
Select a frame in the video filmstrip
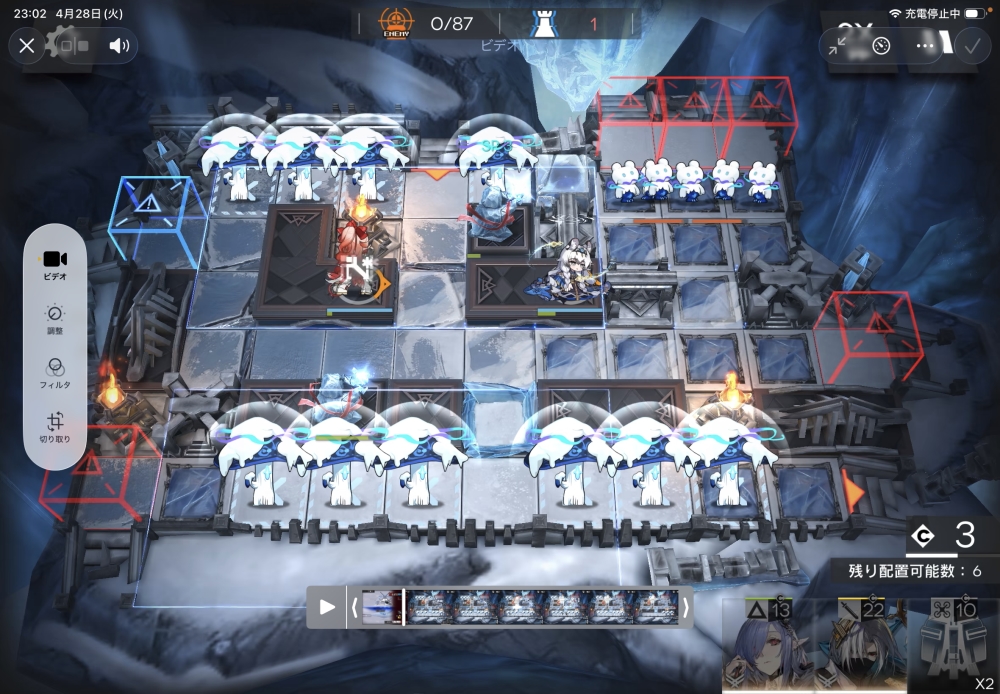[520, 606]
